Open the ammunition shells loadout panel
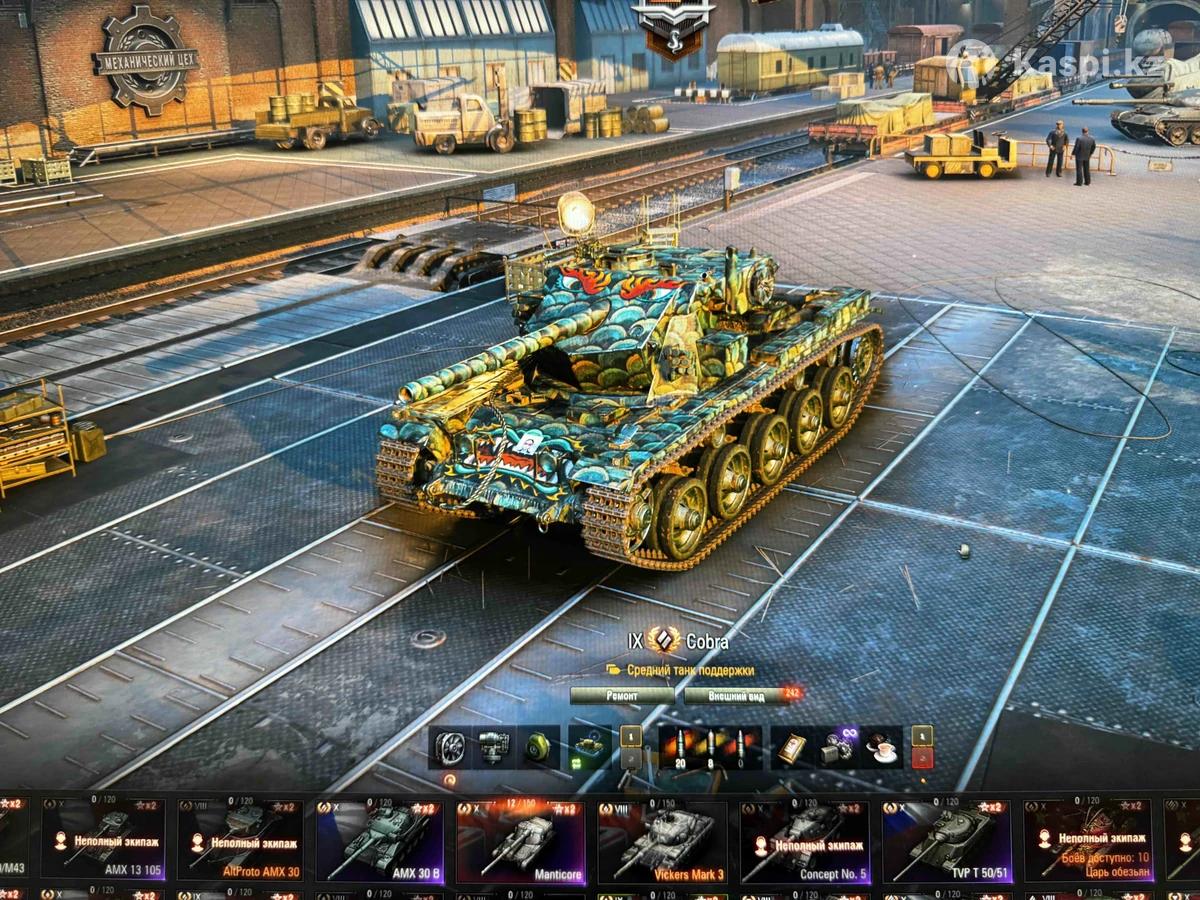1200x900 pixels. [x=710, y=747]
